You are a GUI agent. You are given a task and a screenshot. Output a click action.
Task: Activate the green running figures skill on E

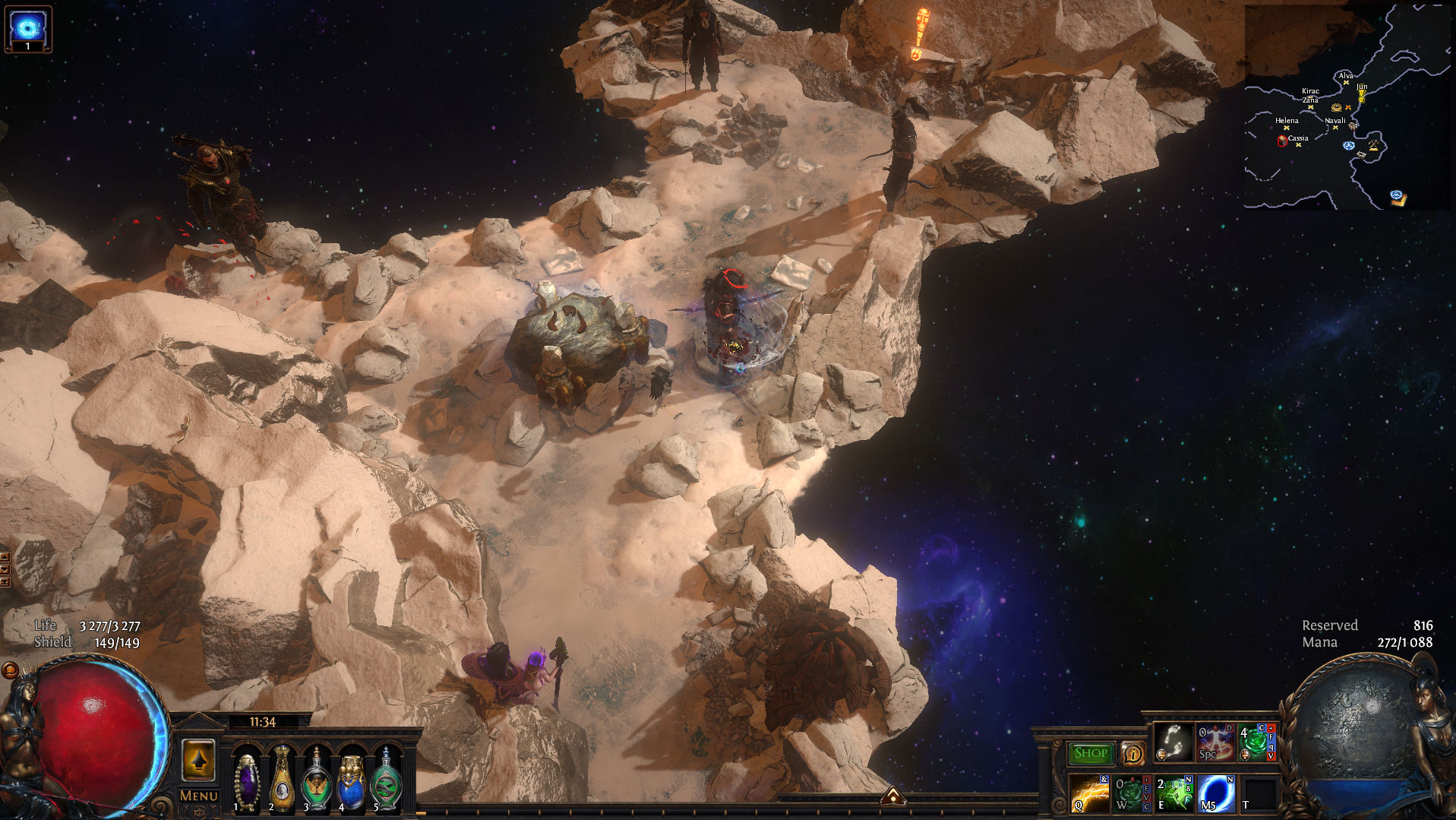[1173, 793]
